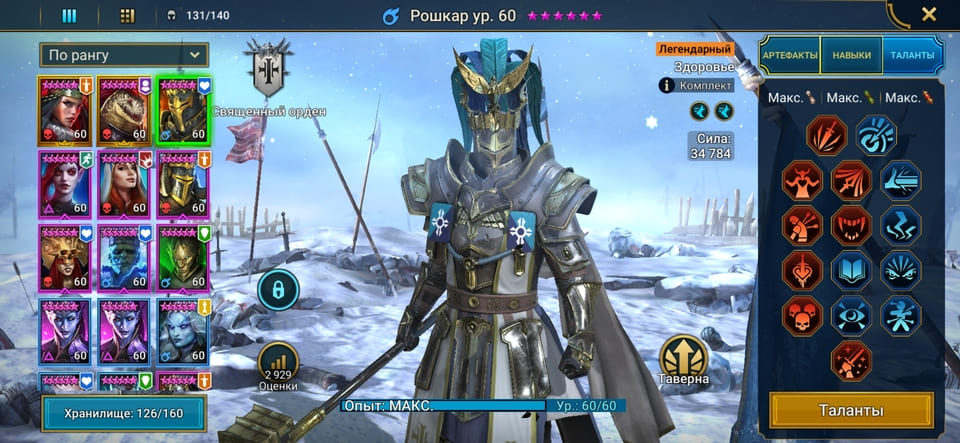
Task: Switch to the three-column list view
Action: tap(70, 15)
